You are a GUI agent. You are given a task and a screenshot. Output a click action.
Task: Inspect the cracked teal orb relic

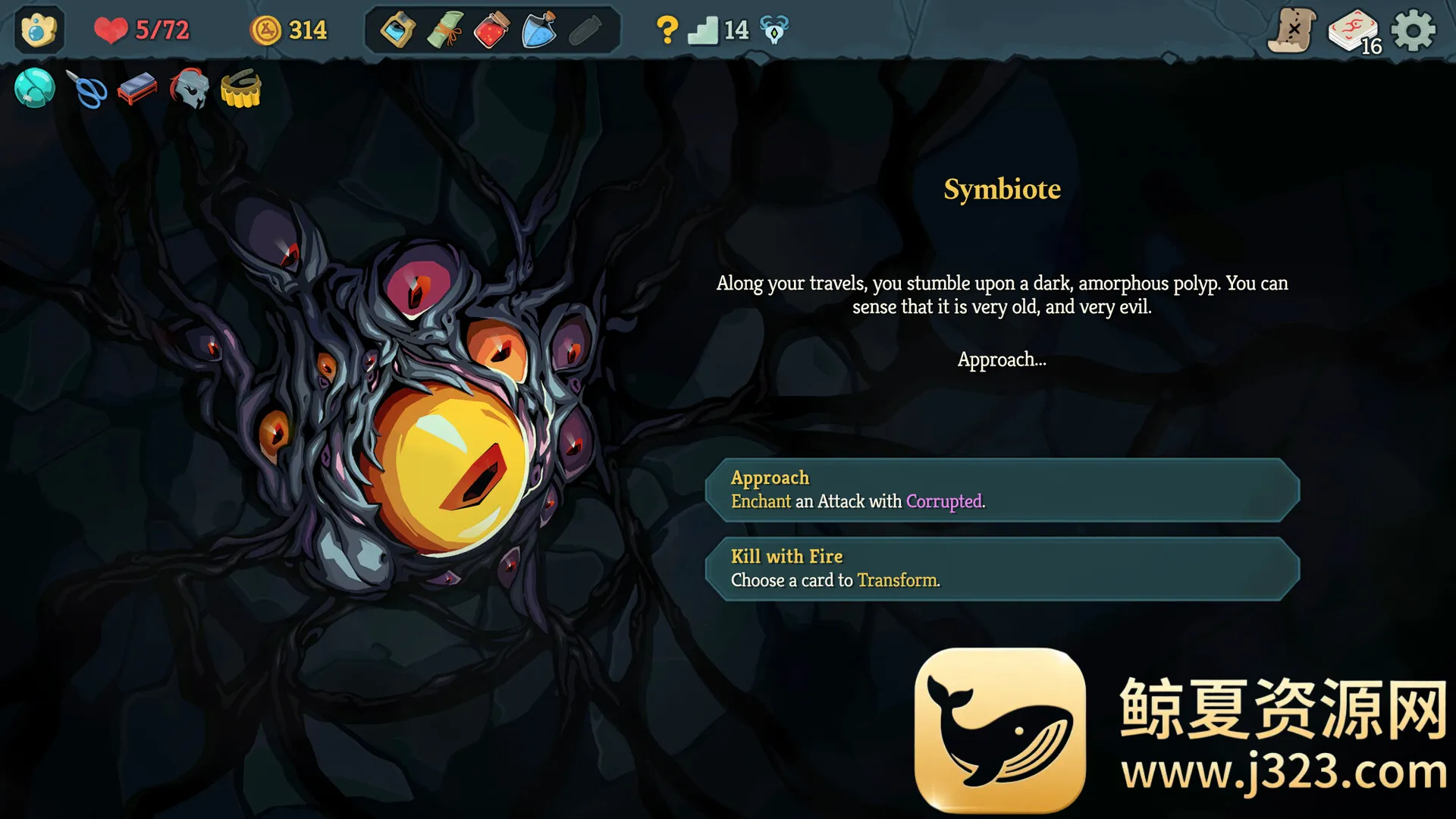[35, 89]
